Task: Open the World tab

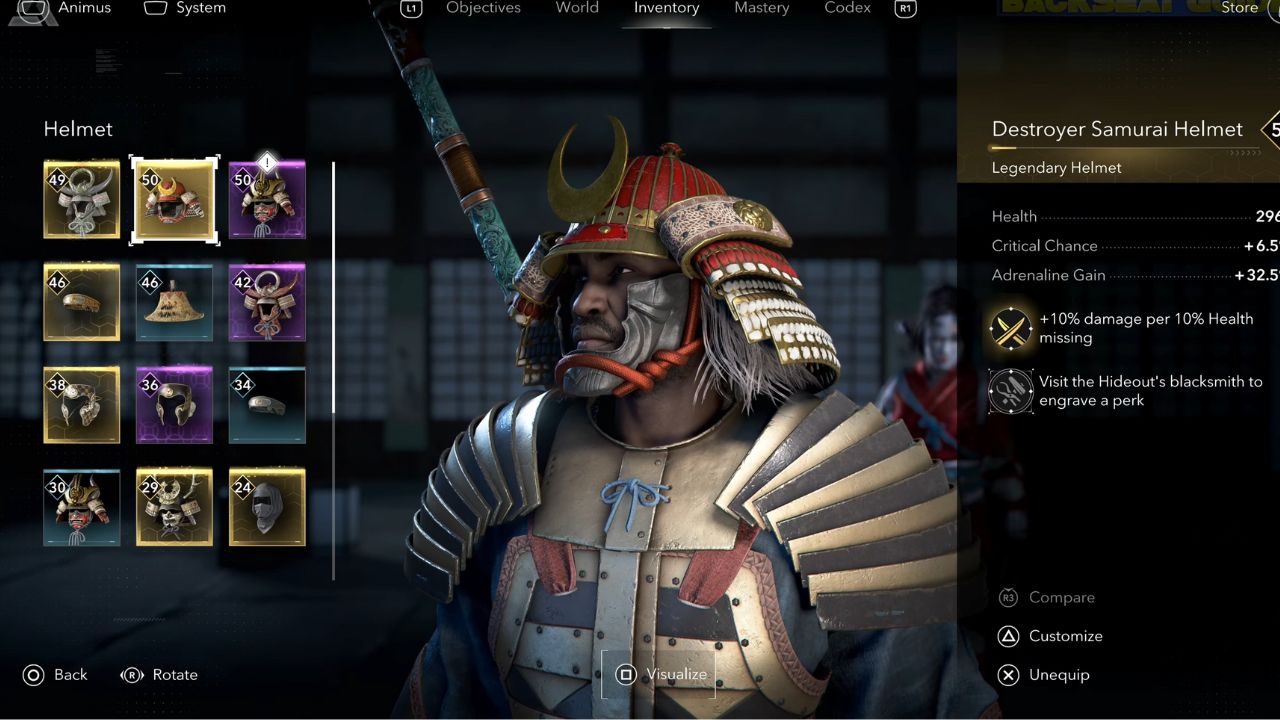Action: tap(577, 8)
